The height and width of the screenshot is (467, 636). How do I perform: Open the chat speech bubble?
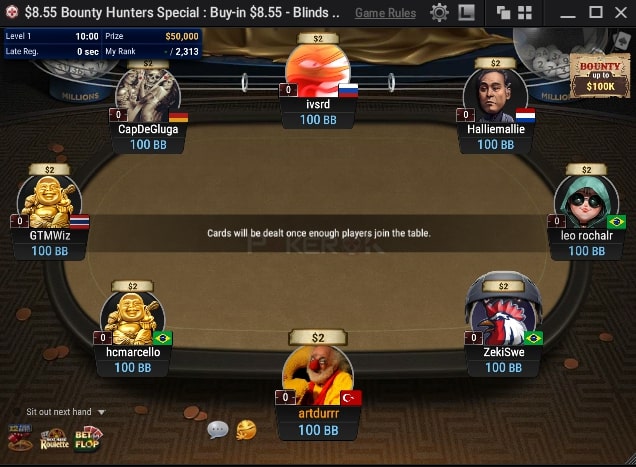point(218,430)
